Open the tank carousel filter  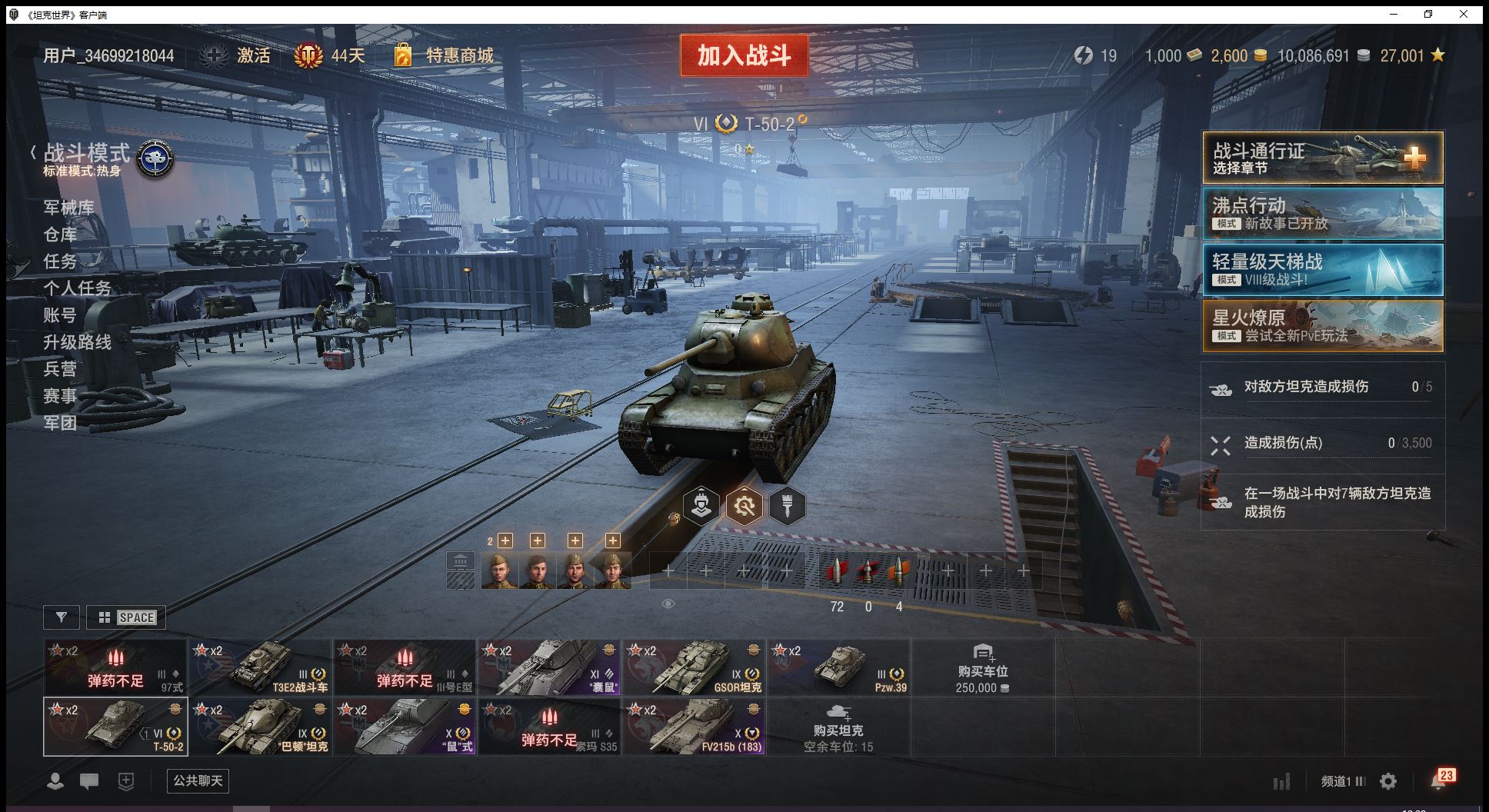pyautogui.click(x=62, y=617)
